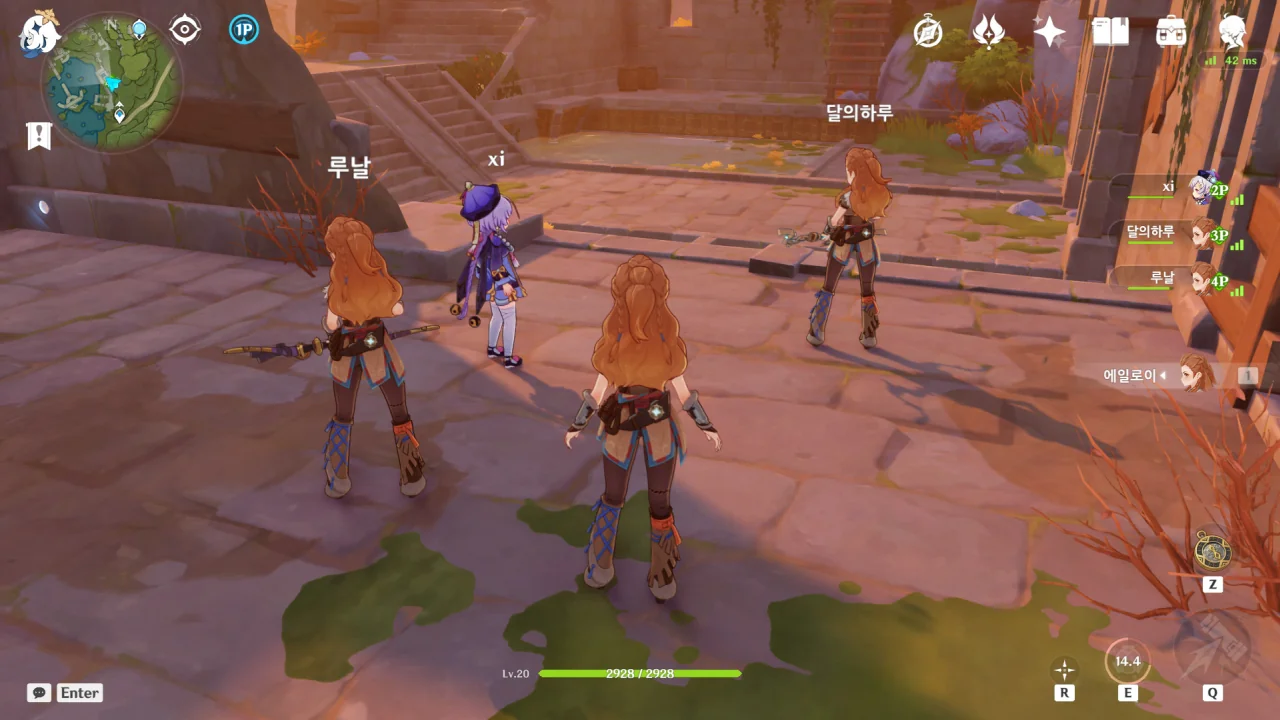The height and width of the screenshot is (720, 1280).
Task: Activate the elemental skill on cooldown
Action: point(1127,661)
